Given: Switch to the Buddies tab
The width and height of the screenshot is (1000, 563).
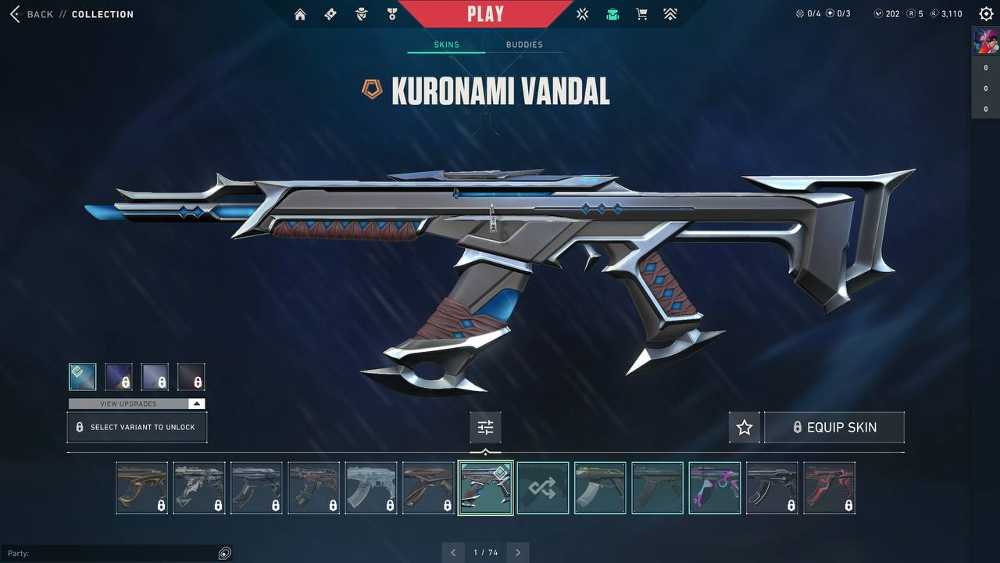Looking at the screenshot, I should (524, 45).
